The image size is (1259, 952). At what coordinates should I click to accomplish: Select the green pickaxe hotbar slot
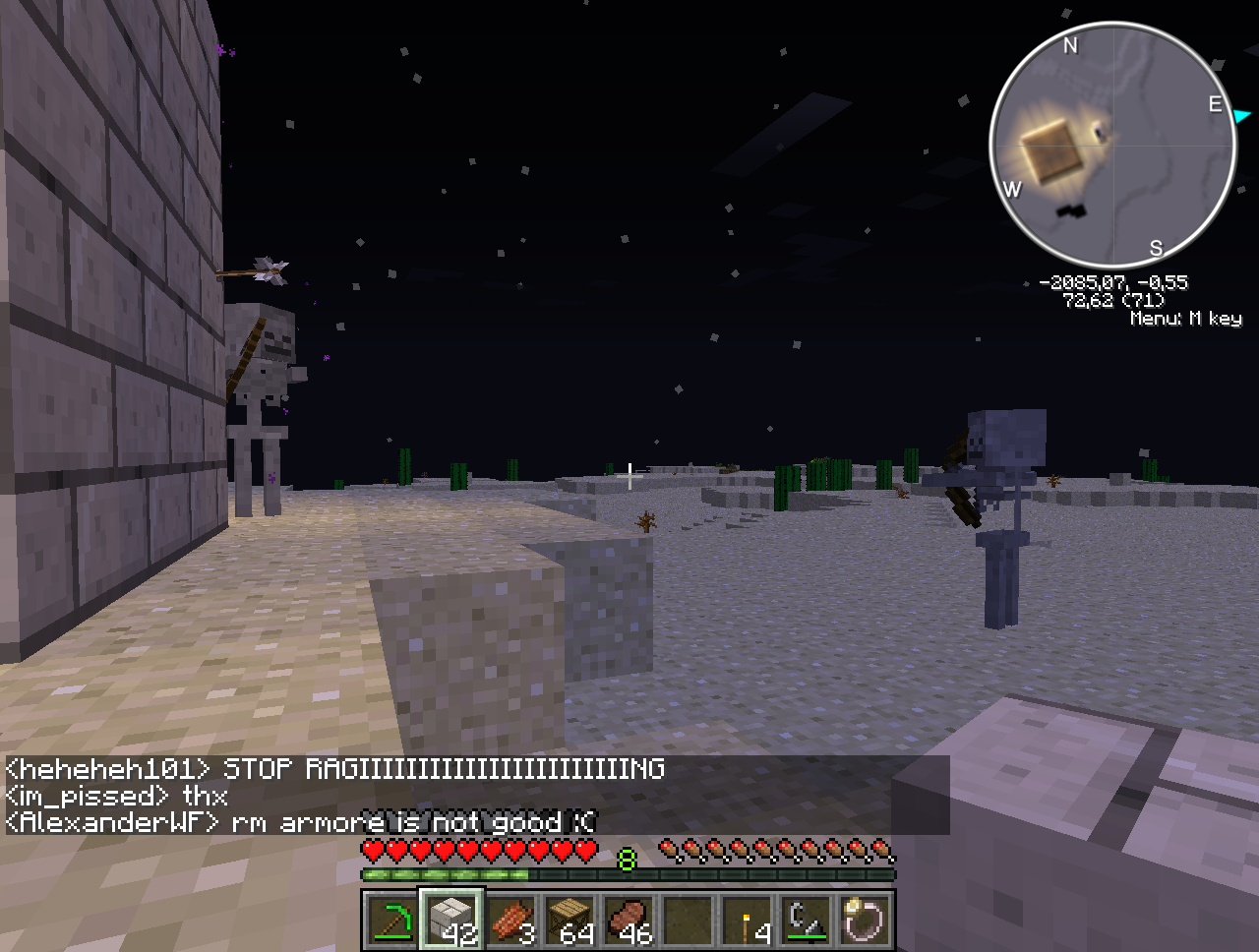click(x=391, y=921)
